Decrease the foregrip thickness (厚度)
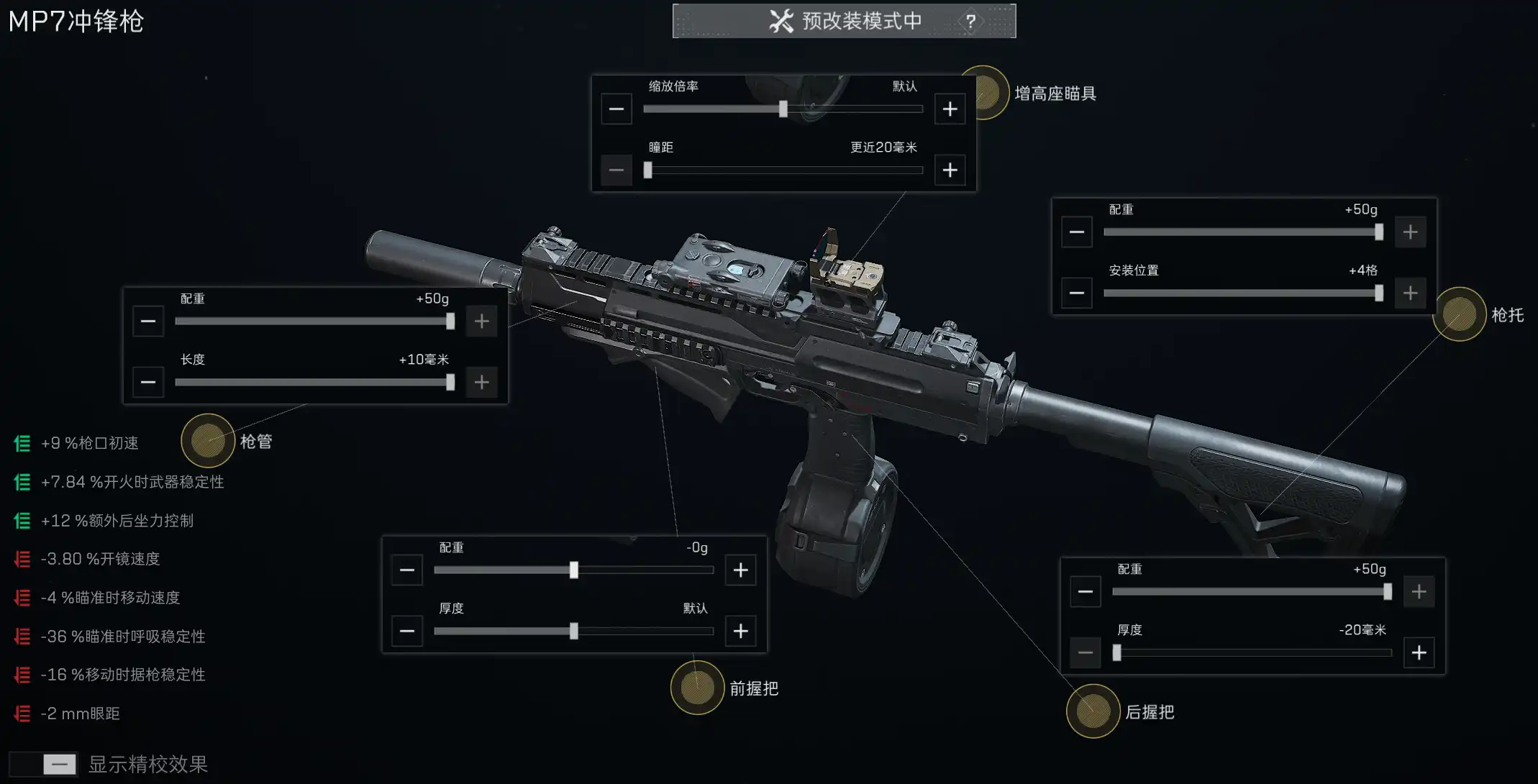The height and width of the screenshot is (784, 1538). coord(407,632)
